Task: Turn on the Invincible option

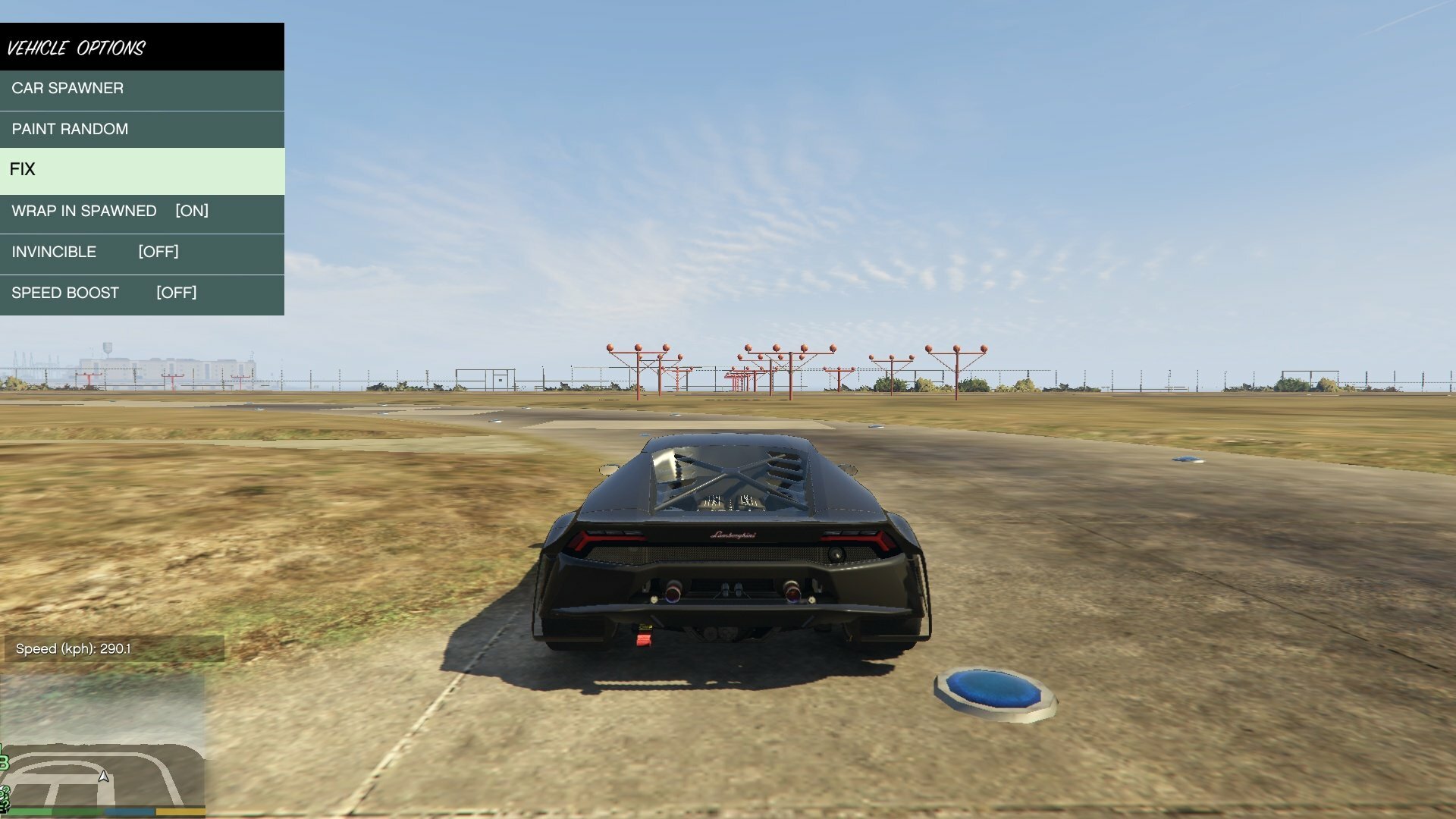Action: pos(142,253)
